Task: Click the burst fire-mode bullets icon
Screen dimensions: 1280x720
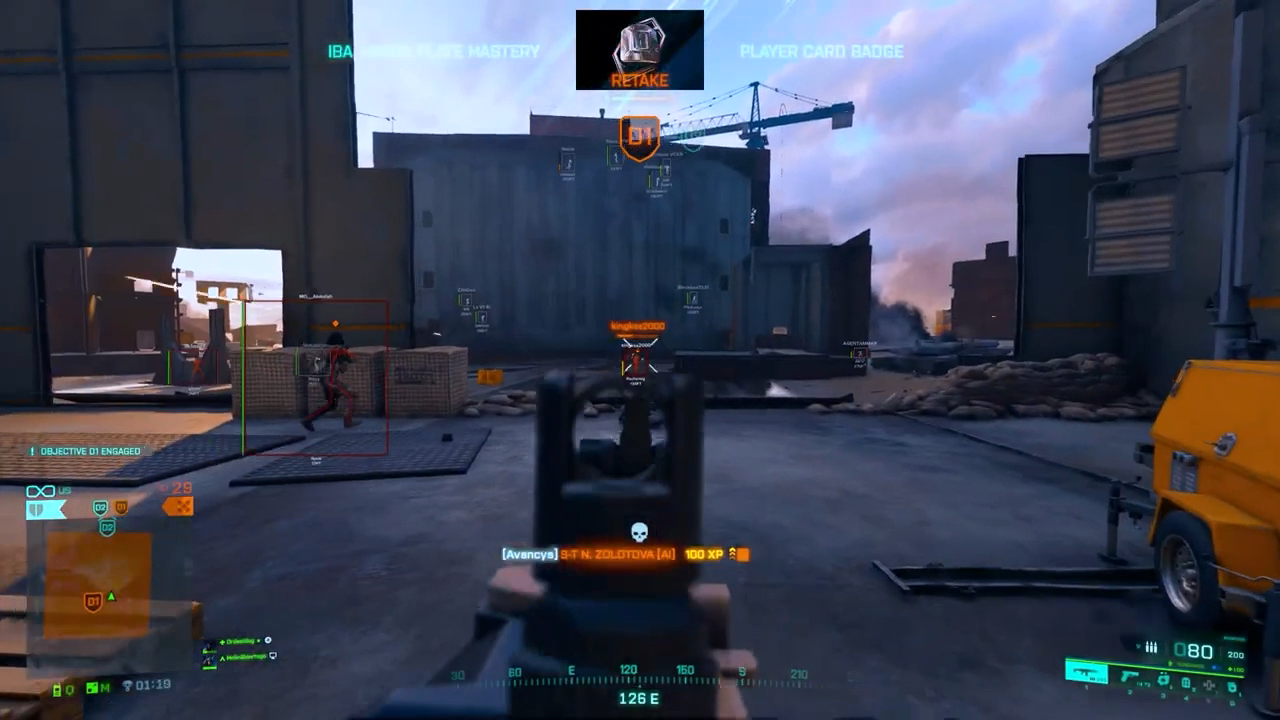Action: [x=1150, y=647]
